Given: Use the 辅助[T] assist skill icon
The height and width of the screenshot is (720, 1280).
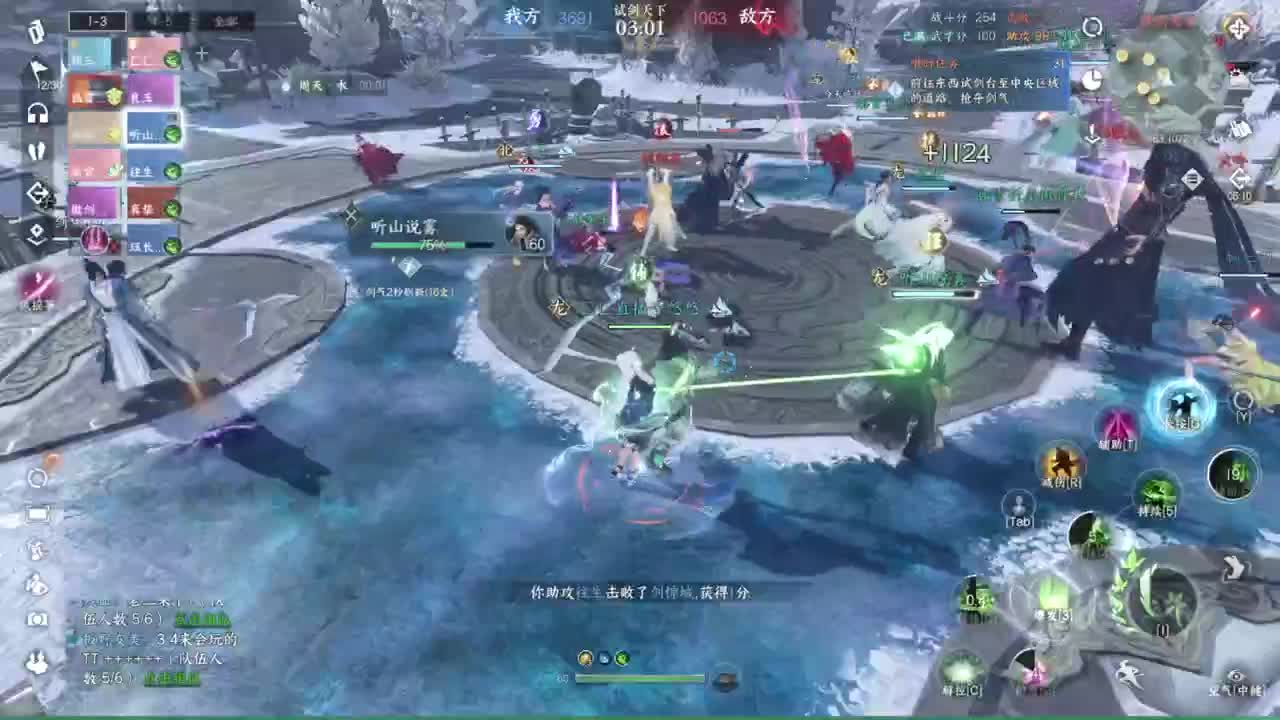Looking at the screenshot, I should pos(1116,431).
